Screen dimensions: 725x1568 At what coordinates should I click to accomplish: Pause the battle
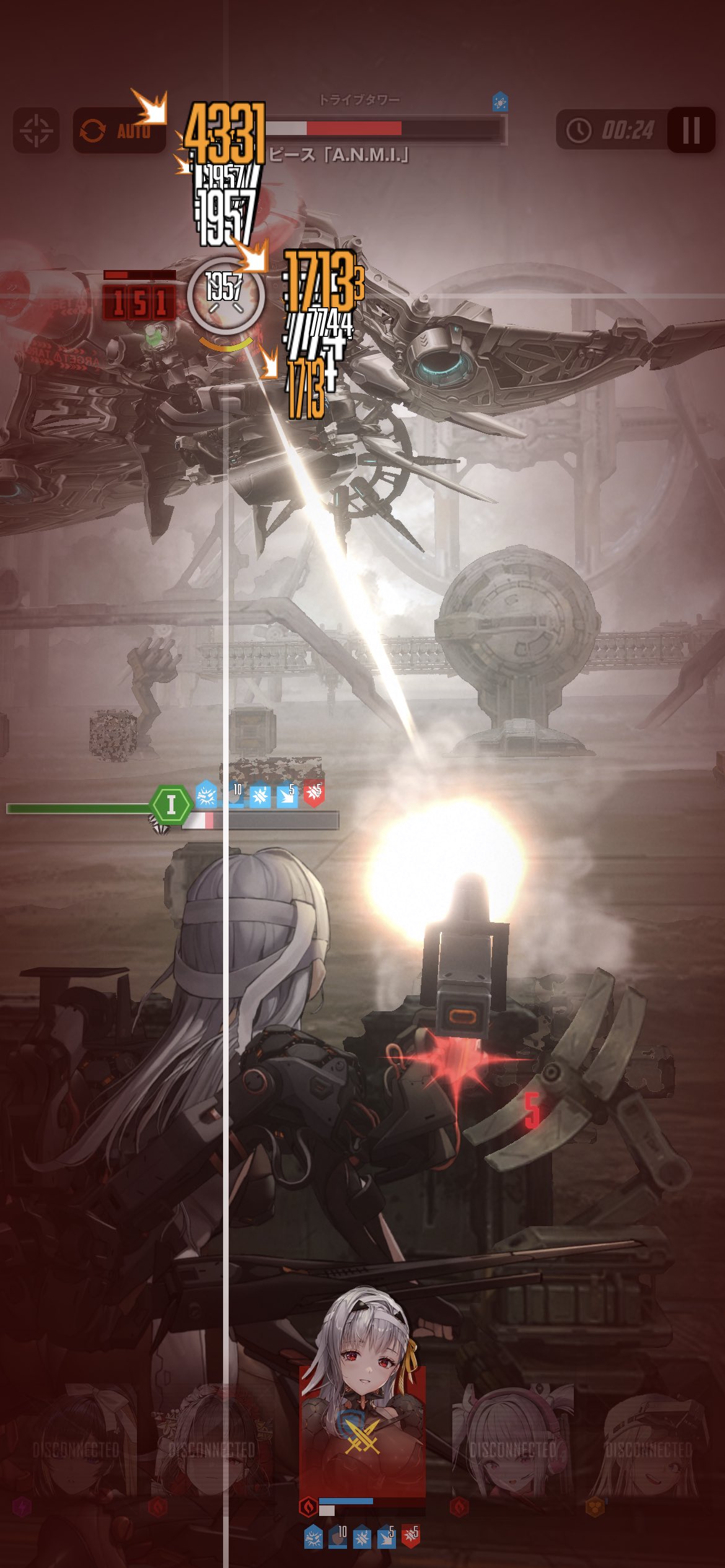click(x=691, y=131)
